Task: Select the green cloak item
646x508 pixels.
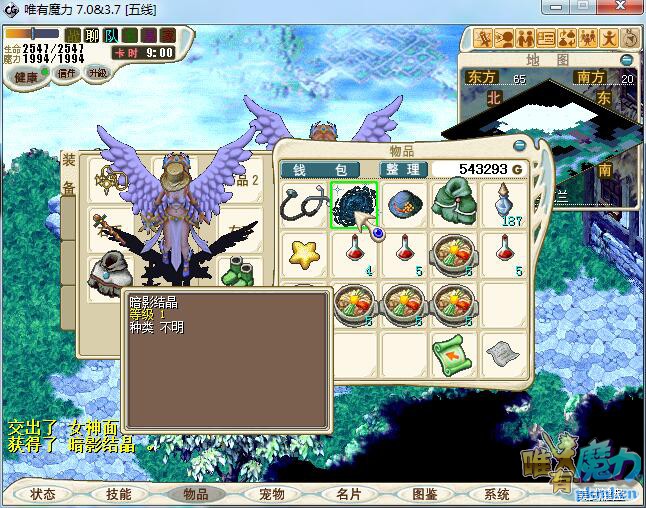Action: [455, 203]
